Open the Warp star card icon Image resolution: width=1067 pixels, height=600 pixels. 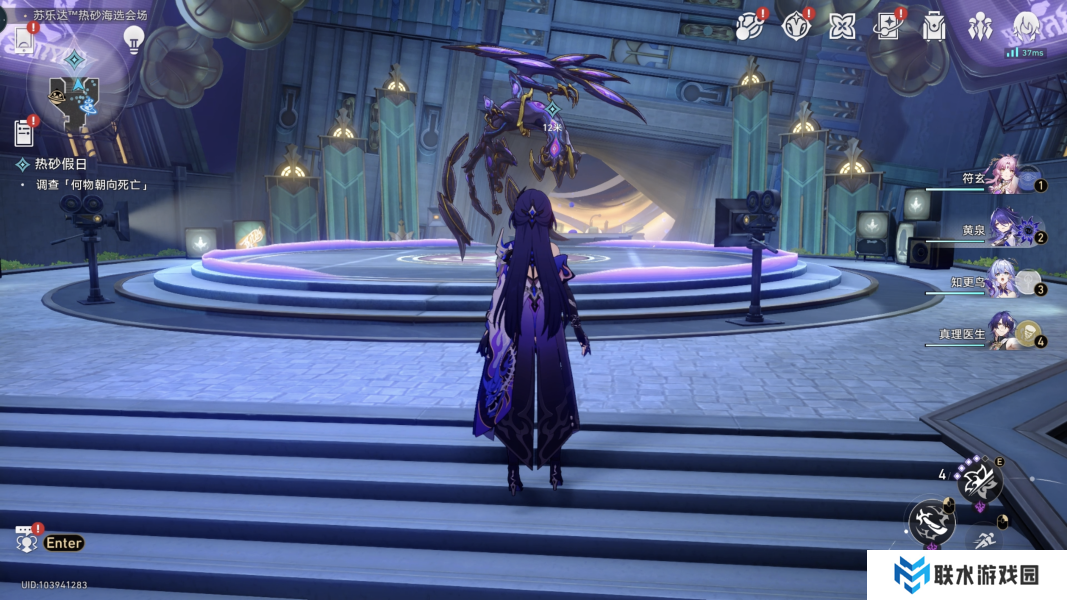(x=888, y=26)
